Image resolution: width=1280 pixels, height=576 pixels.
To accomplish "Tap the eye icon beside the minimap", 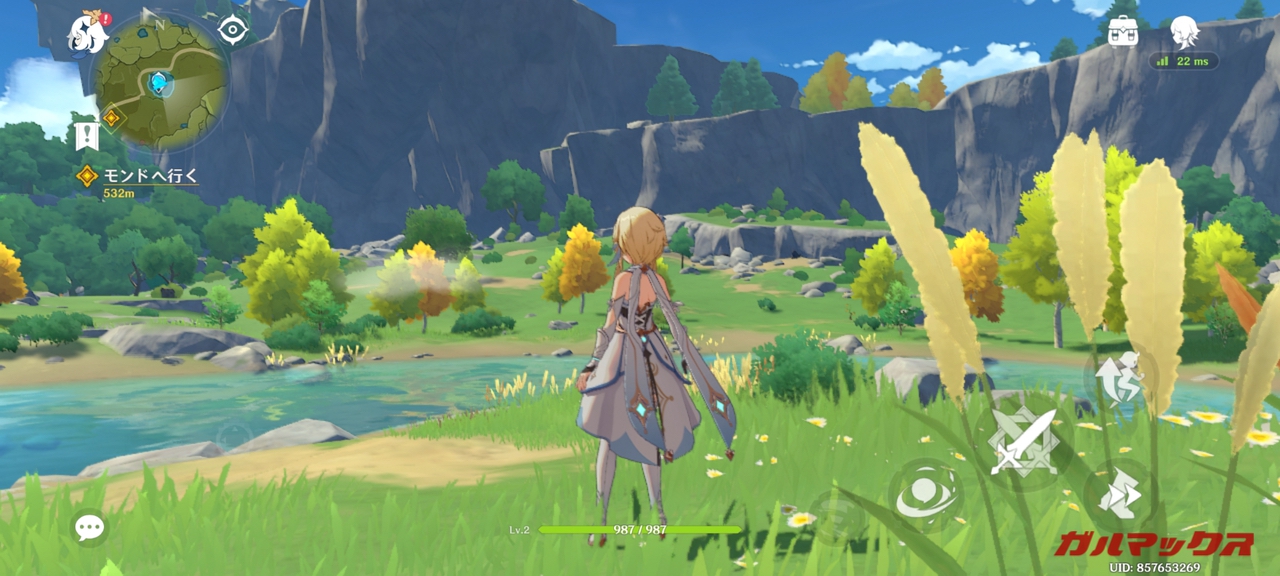I will point(233,30).
